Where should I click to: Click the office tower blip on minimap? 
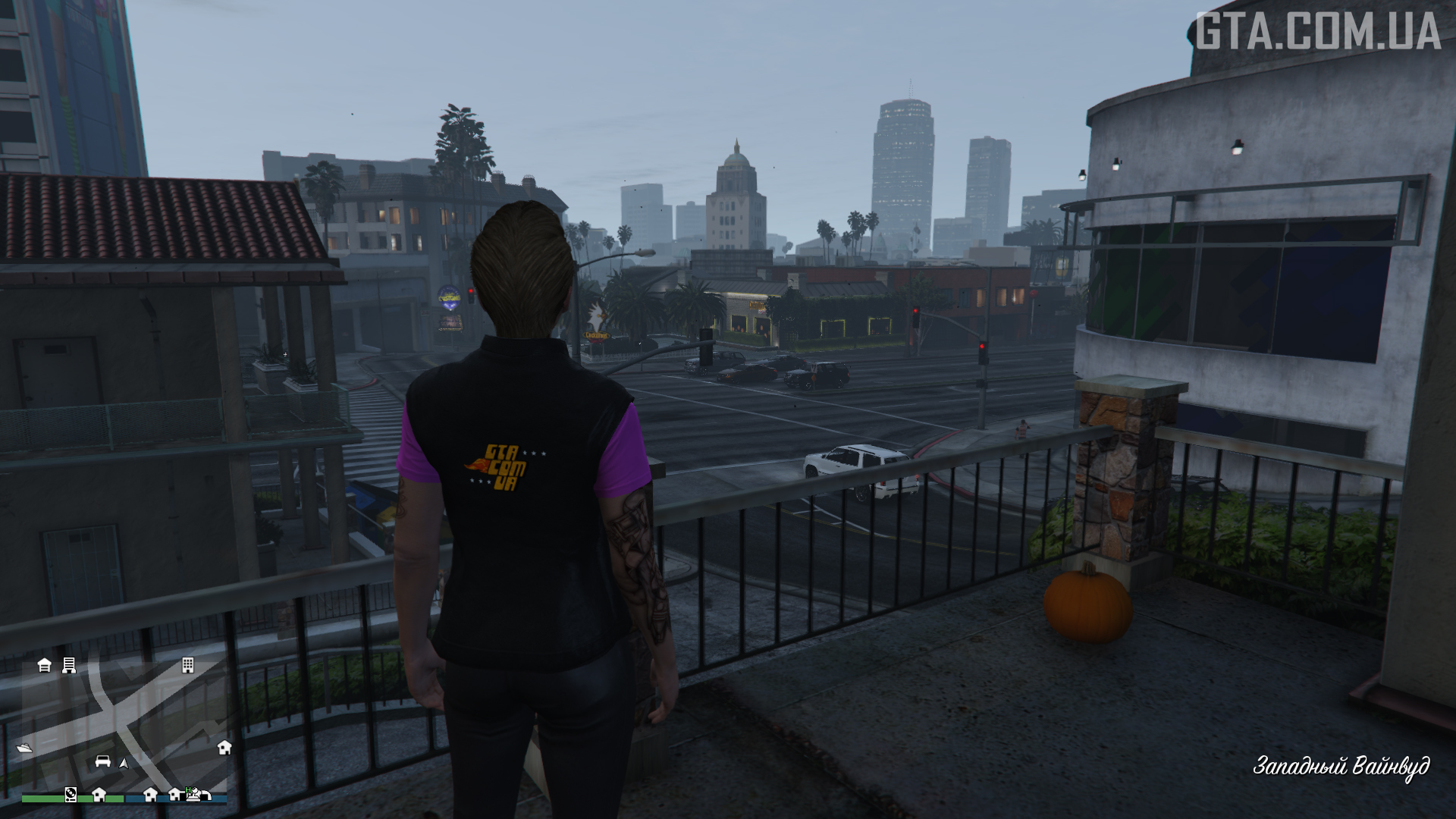pos(187,666)
